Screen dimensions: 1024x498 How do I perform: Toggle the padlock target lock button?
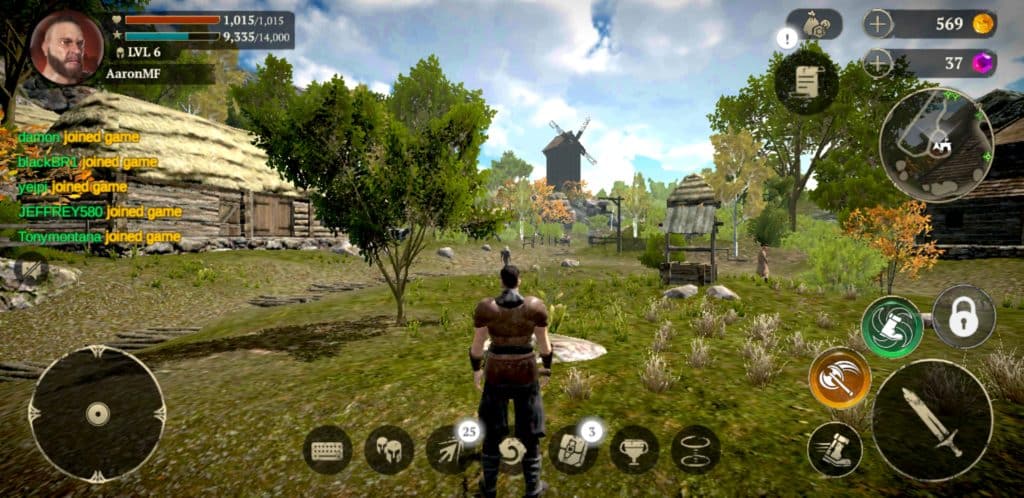click(x=963, y=316)
